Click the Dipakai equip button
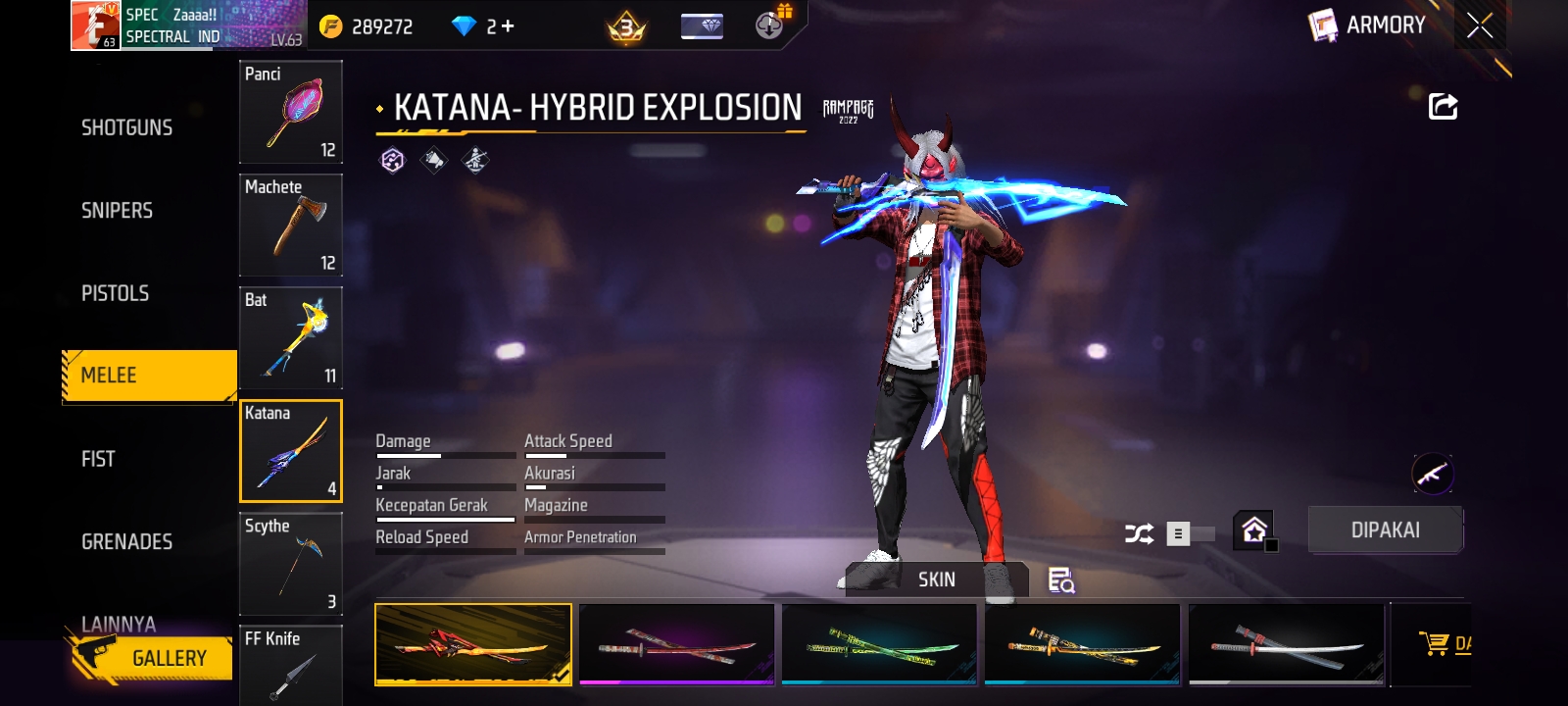This screenshot has width=1568, height=706. 1385,530
